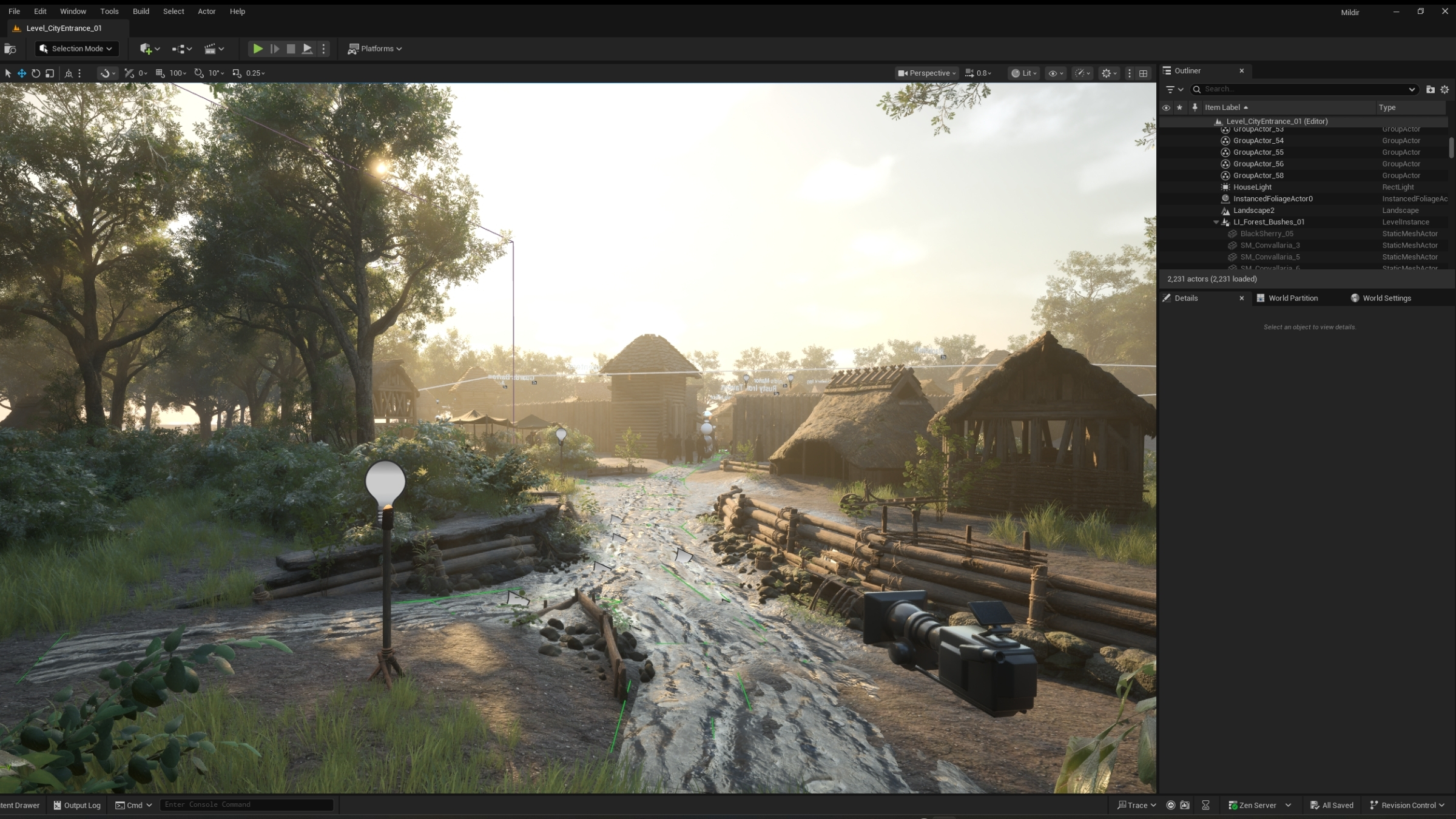This screenshot has height=819, width=1456.
Task: Switch to the World Partition tab
Action: click(1292, 298)
